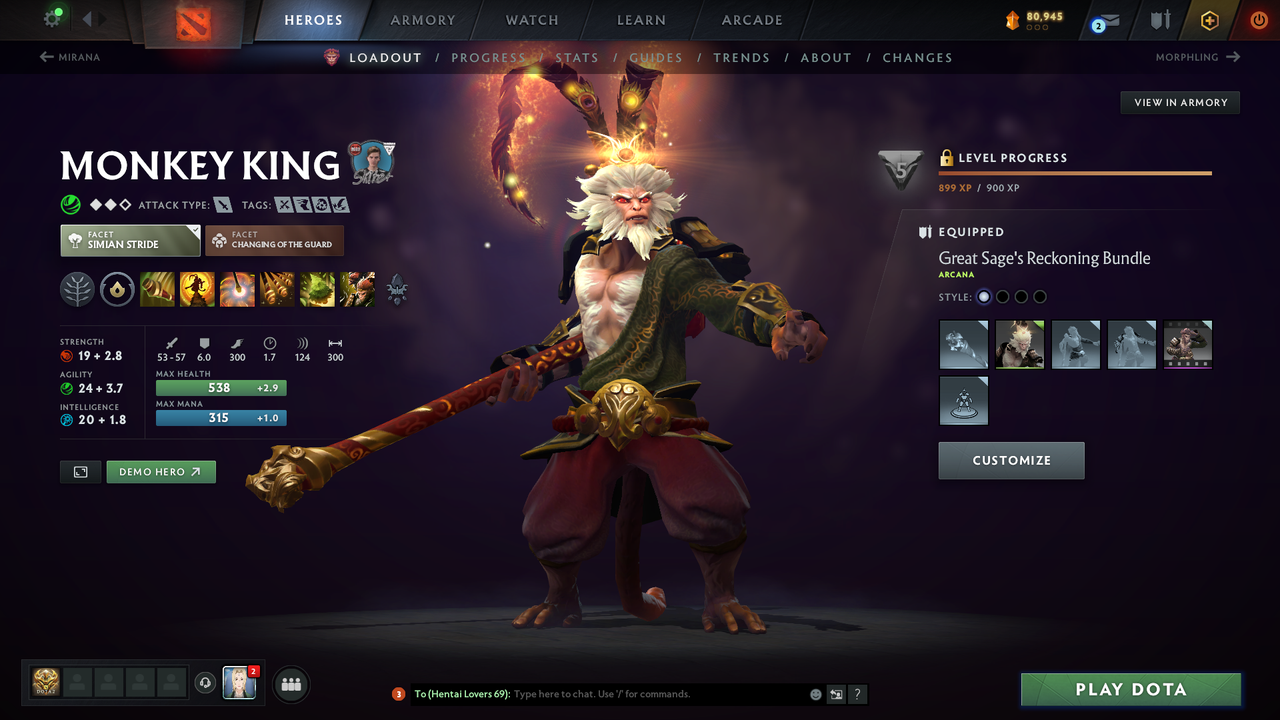Click the melee attack type icon
This screenshot has height=720, width=1280.
[x=222, y=204]
